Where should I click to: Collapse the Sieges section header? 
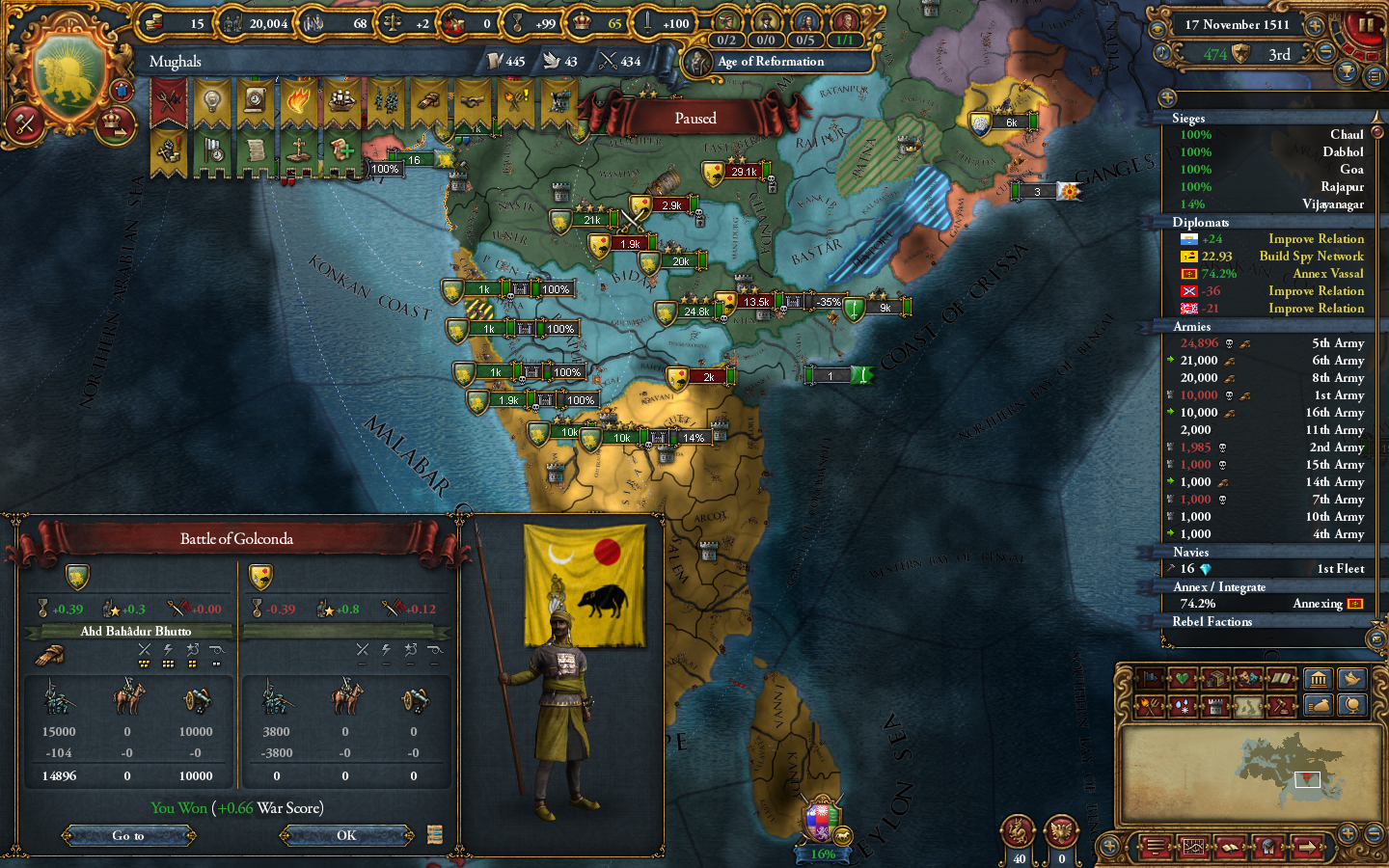[1187, 117]
